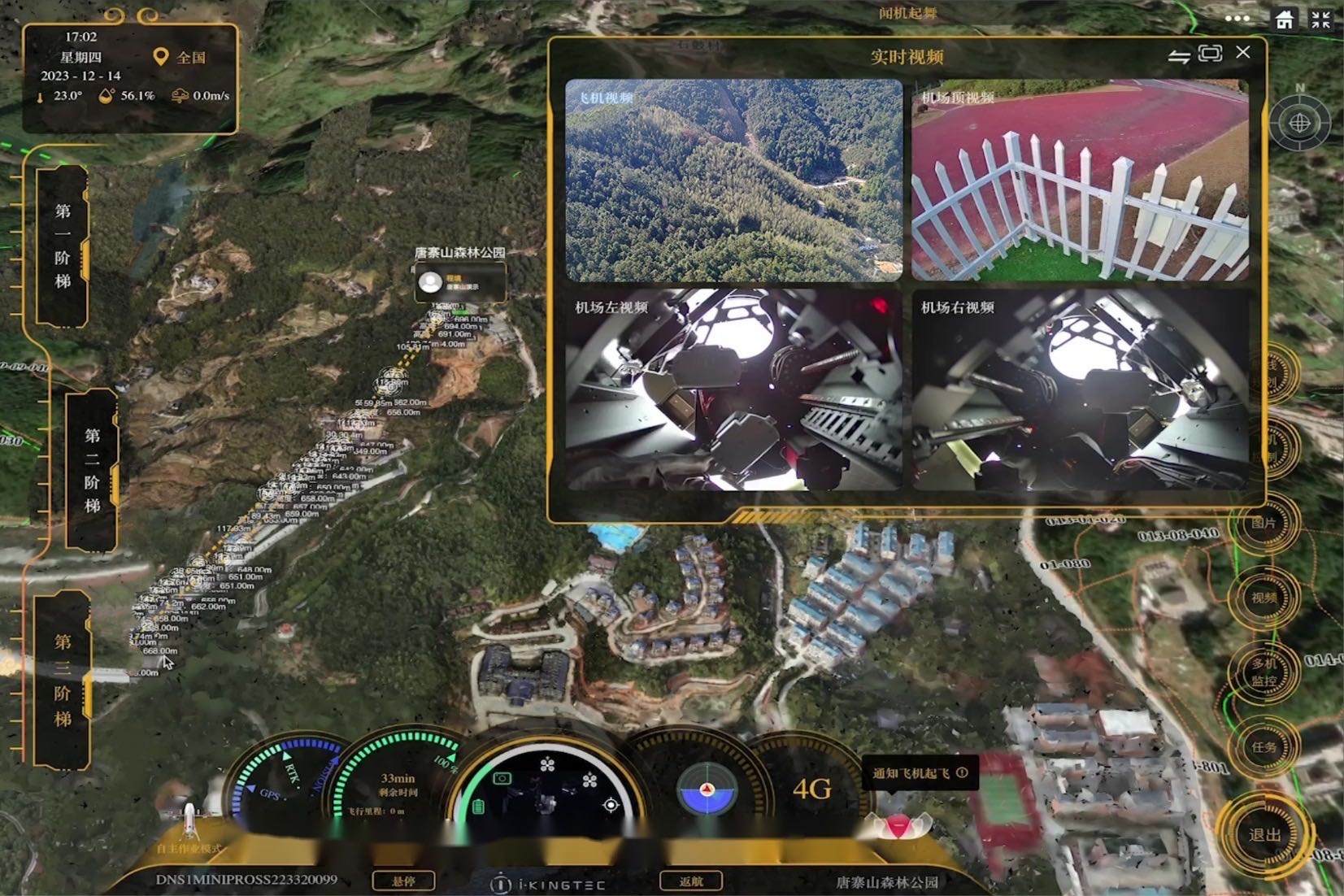Exit fullscreen with the shrink arrows icon

pyautogui.click(x=1320, y=20)
